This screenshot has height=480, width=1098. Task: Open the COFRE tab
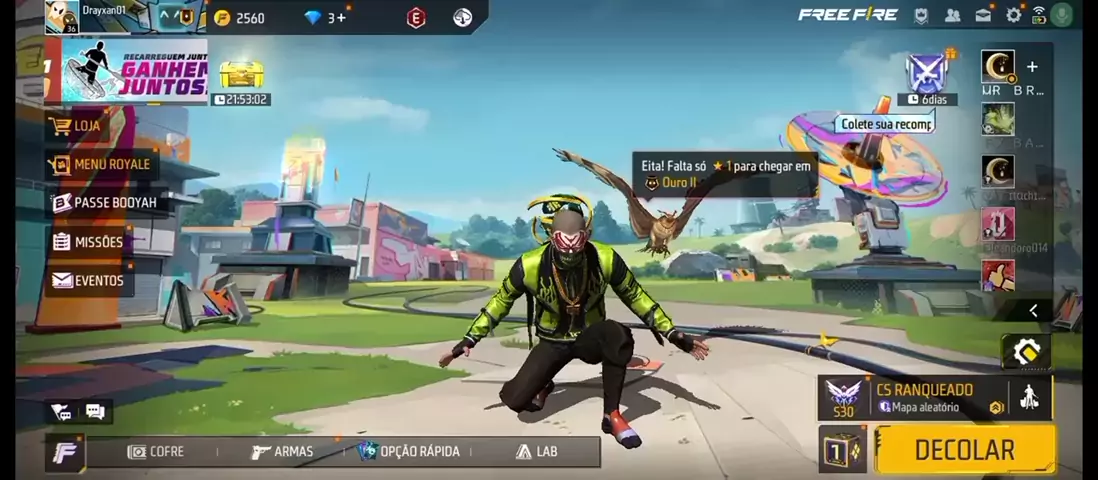pyautogui.click(x=156, y=452)
